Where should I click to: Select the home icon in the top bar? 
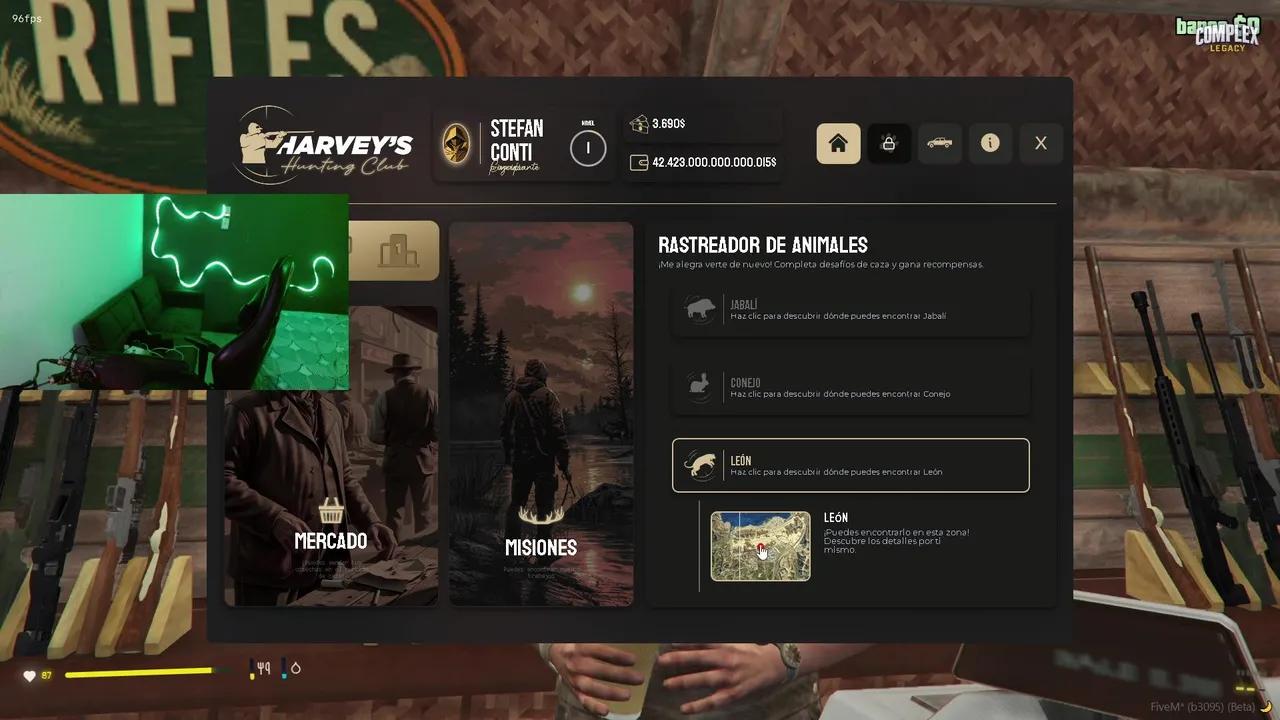coord(838,143)
